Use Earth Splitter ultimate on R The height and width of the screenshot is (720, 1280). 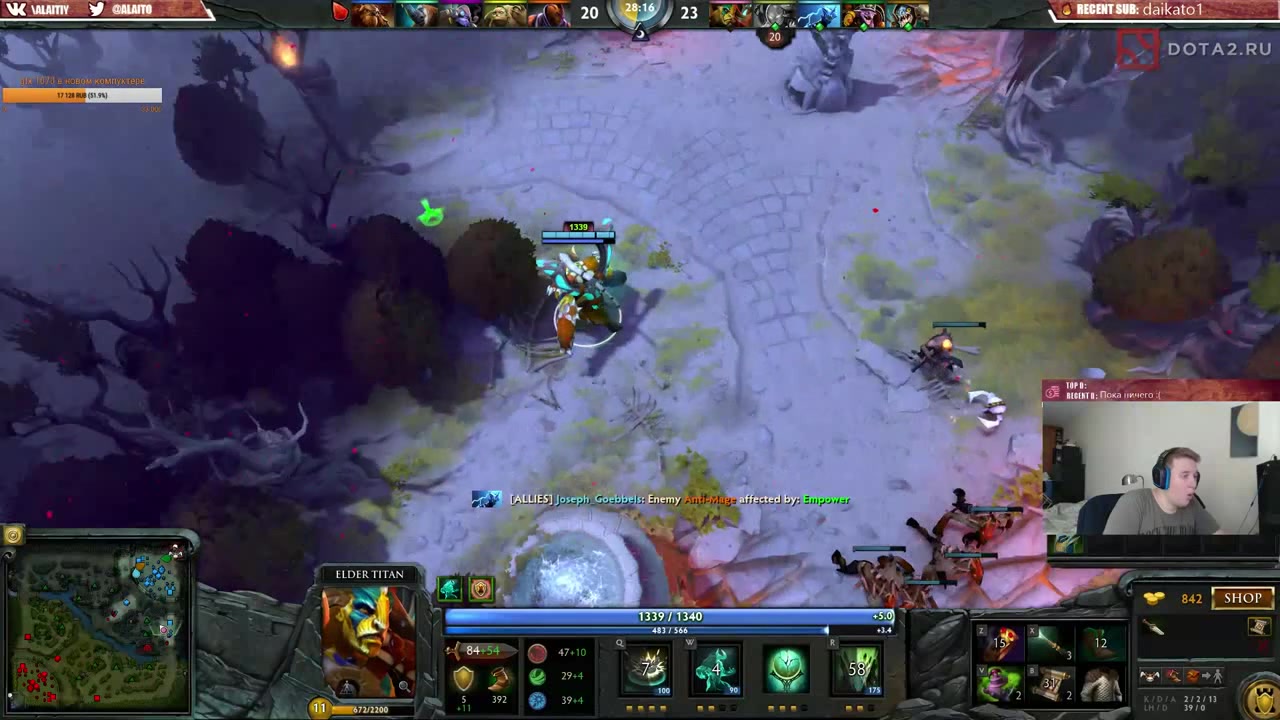click(x=856, y=669)
